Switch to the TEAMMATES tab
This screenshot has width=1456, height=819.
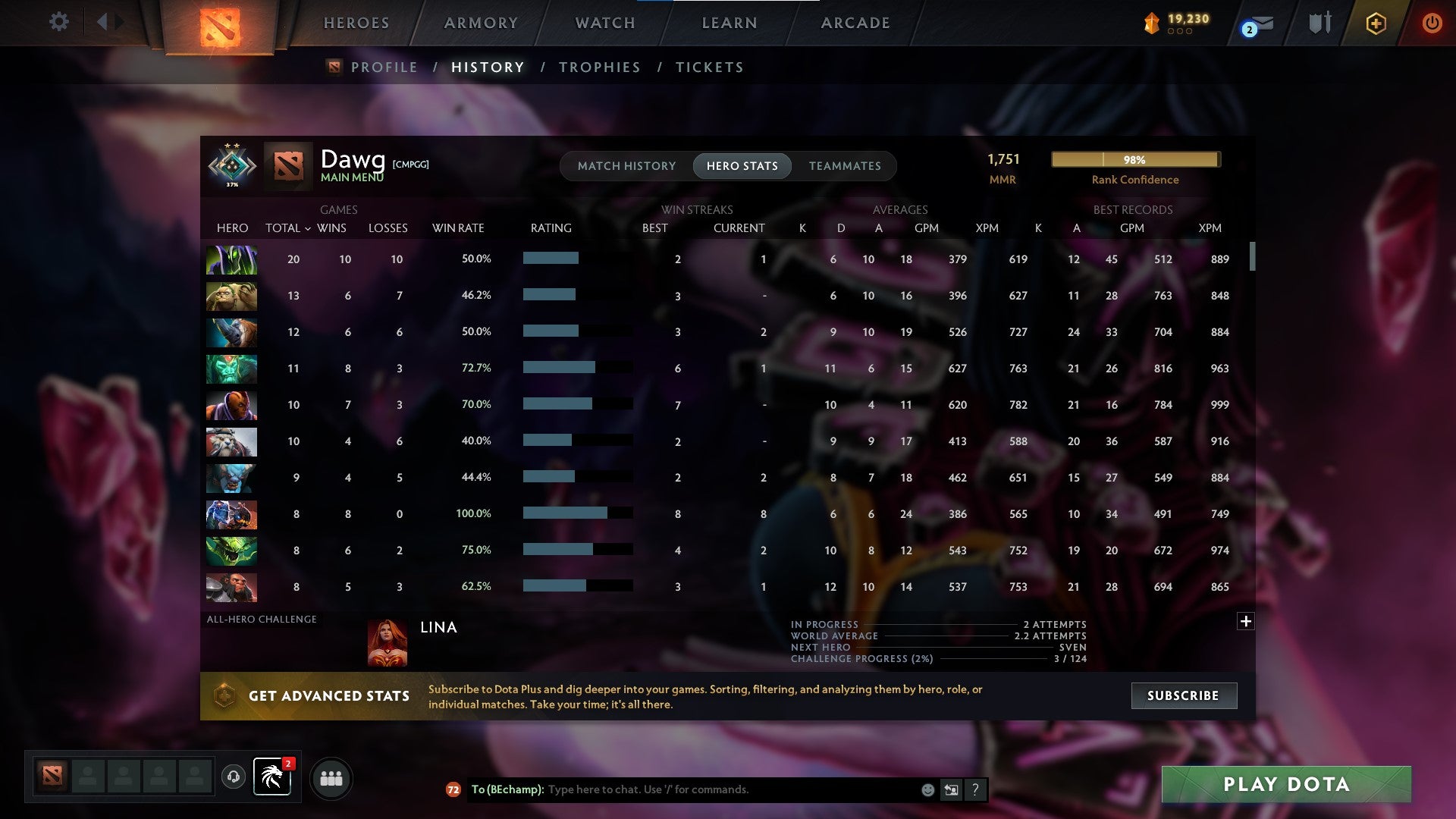(x=845, y=165)
